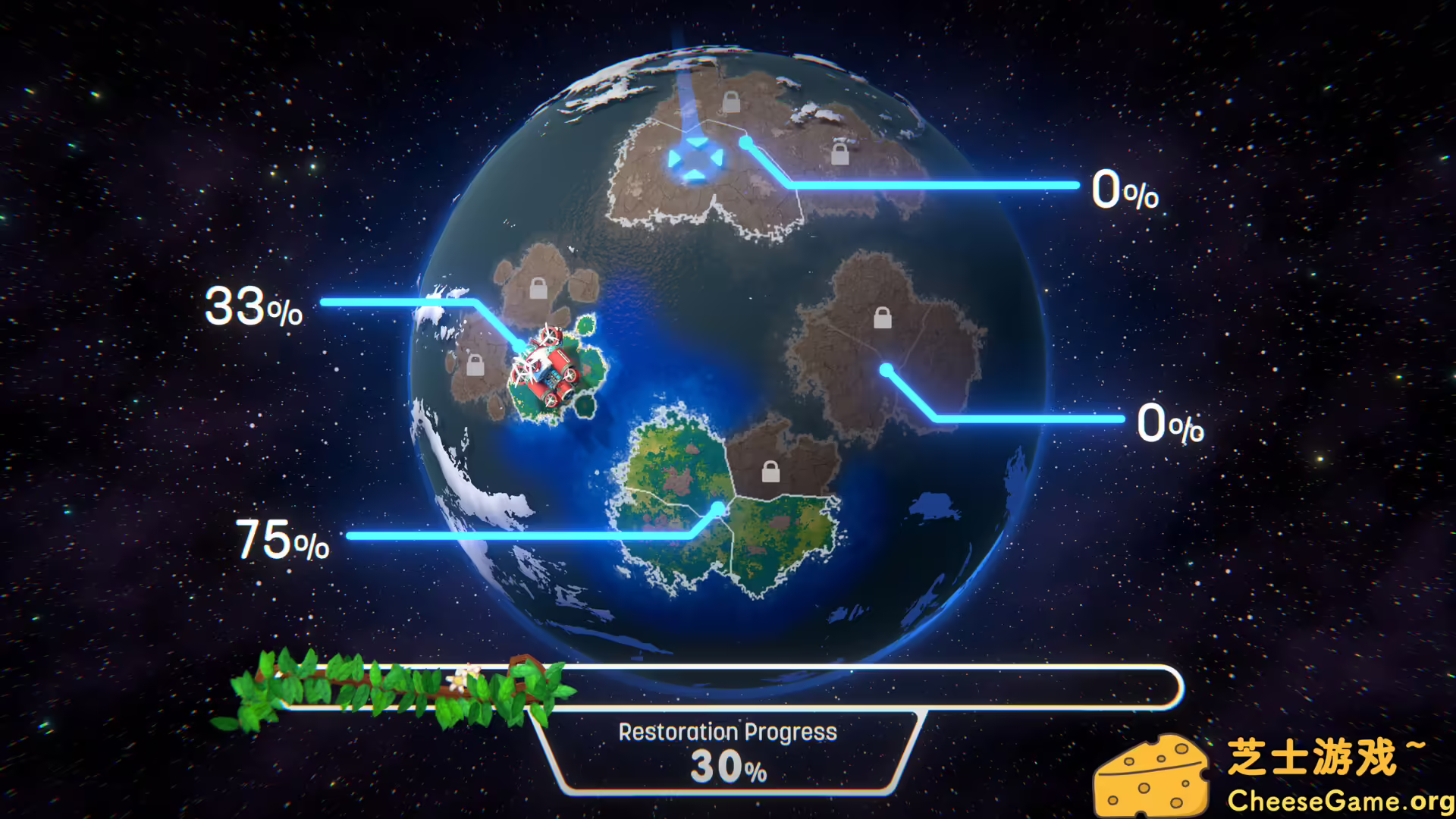Select the glowing waypoint marker on the planet
The width and height of the screenshot is (1456, 819).
pyautogui.click(x=695, y=157)
